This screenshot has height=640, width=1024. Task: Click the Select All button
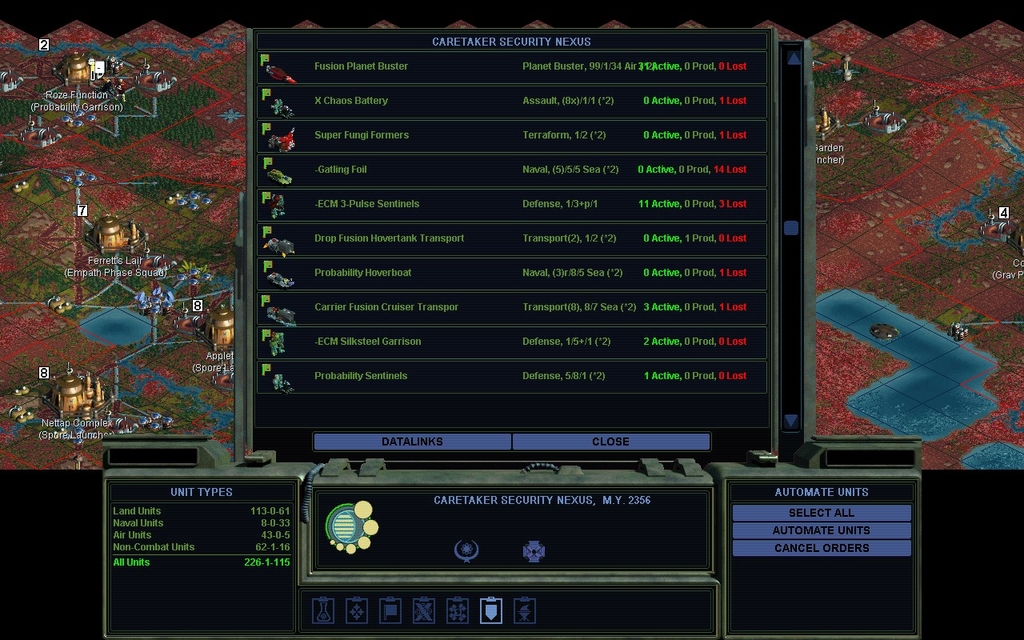pos(821,513)
